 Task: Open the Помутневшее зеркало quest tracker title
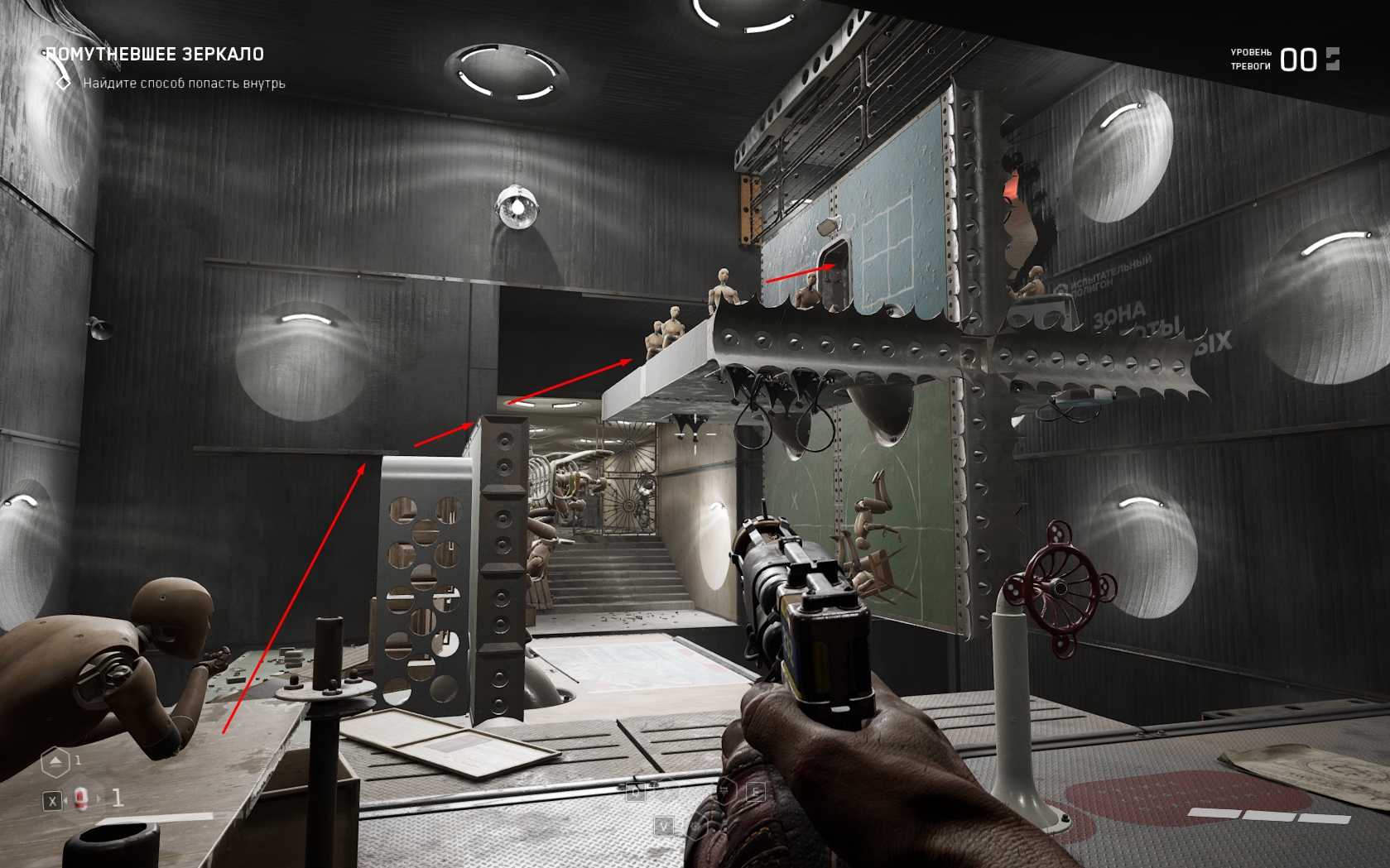coord(155,55)
